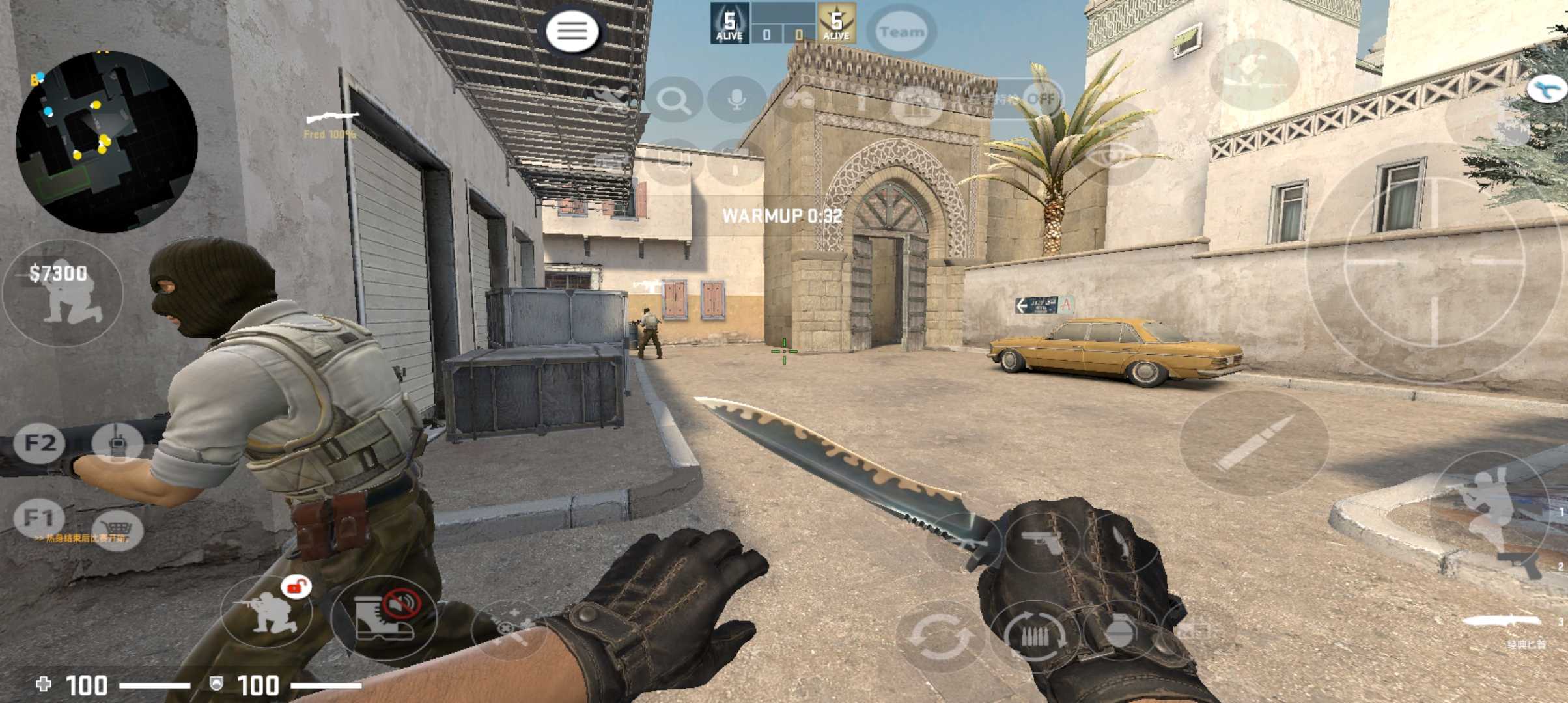
Task: Tap the F1 button
Action: (38, 517)
